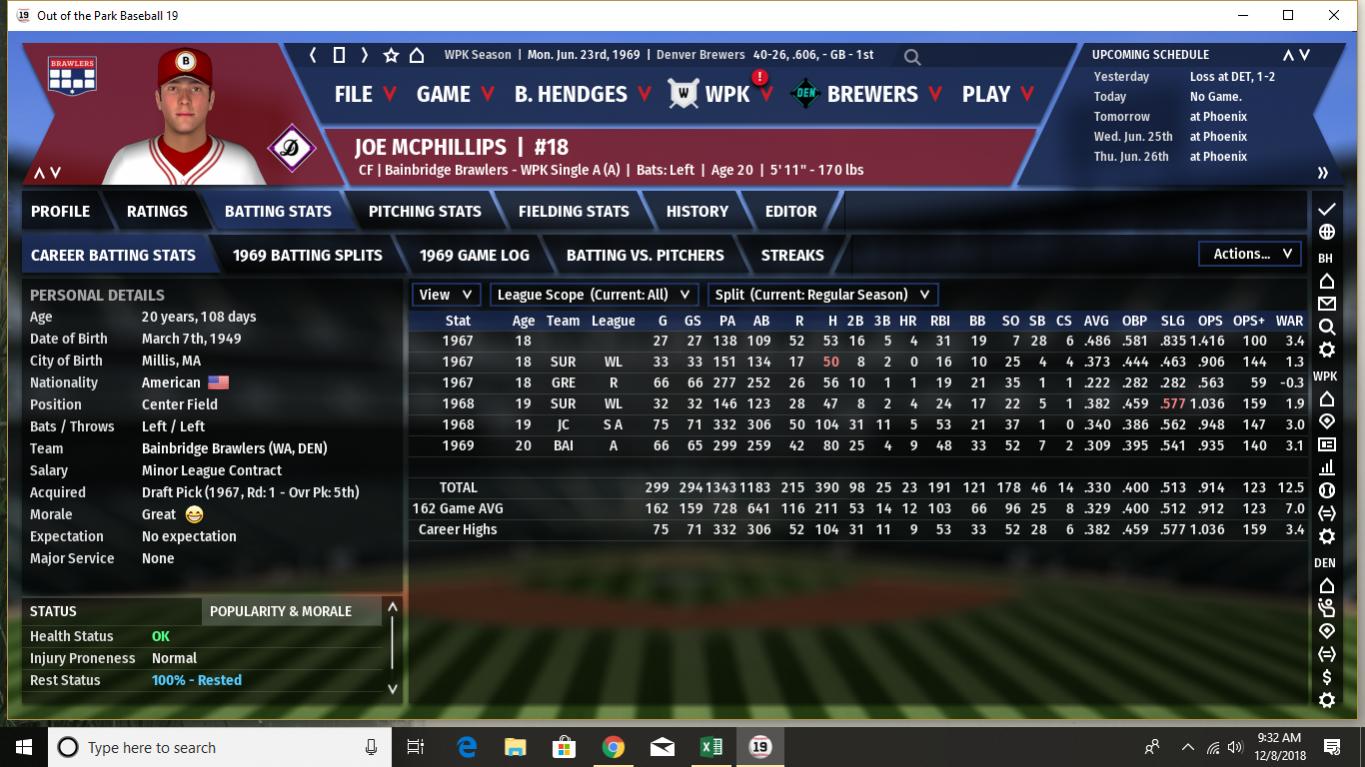Open the 1969 GAME LOG
The width and height of the screenshot is (1365, 767).
tap(474, 255)
